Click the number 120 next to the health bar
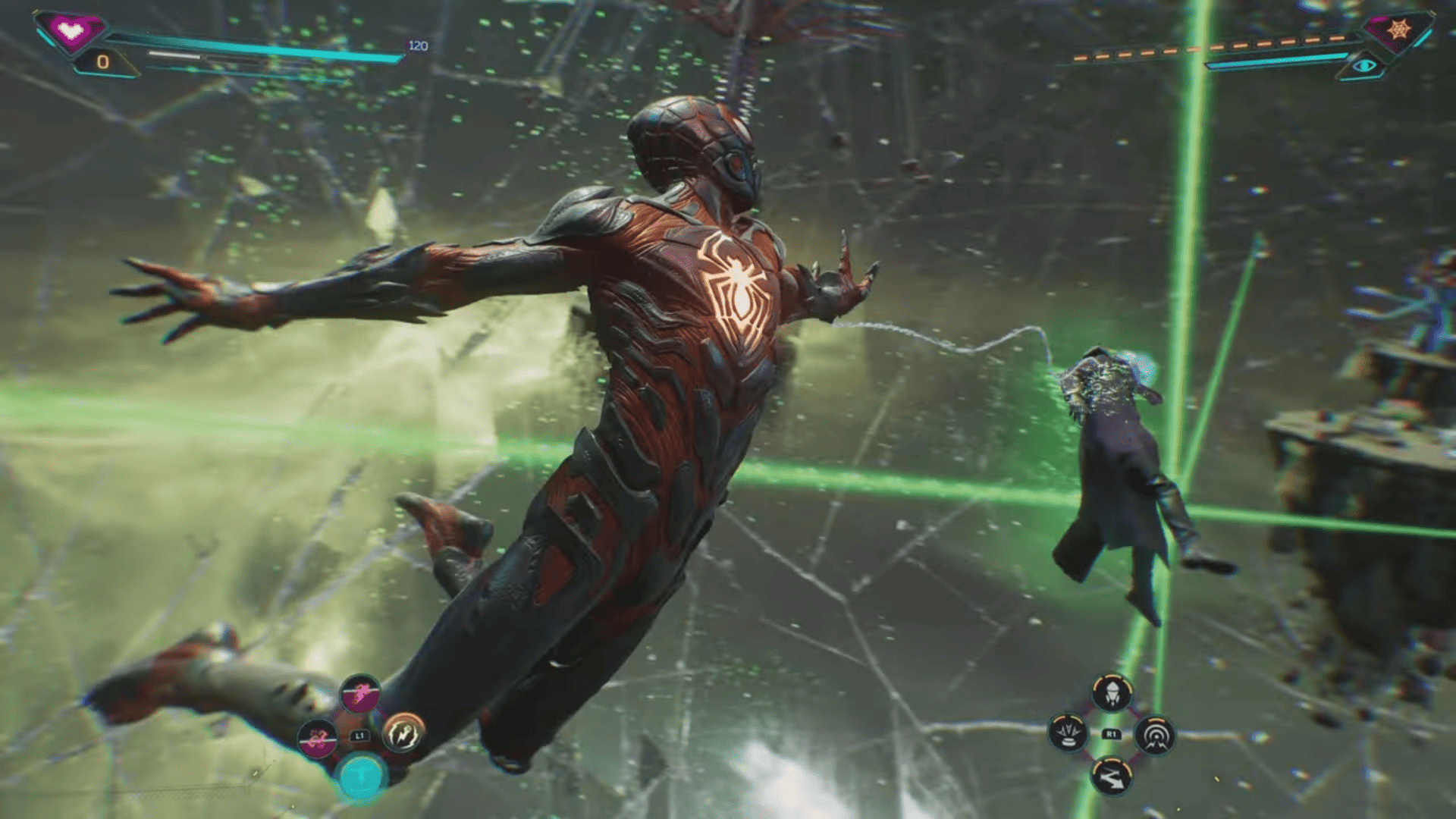This screenshot has height=819, width=1456. point(413,44)
